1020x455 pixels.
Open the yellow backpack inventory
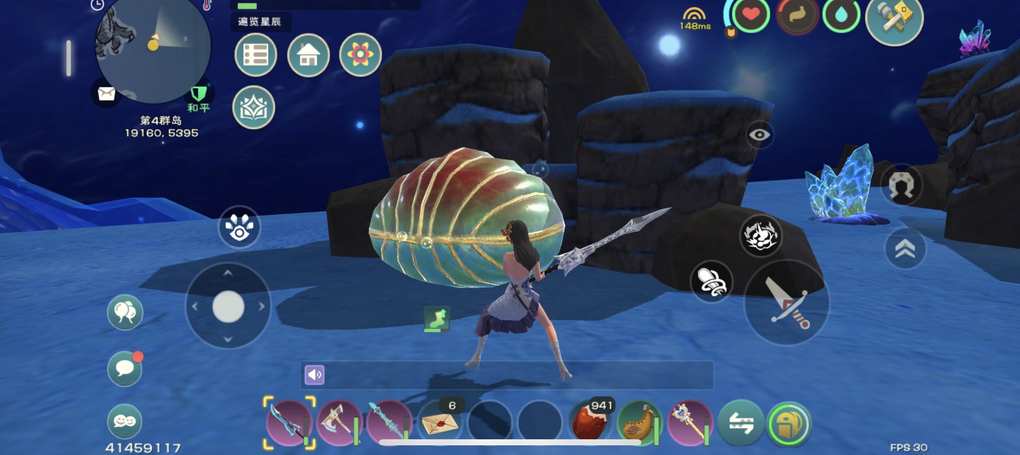(x=789, y=423)
